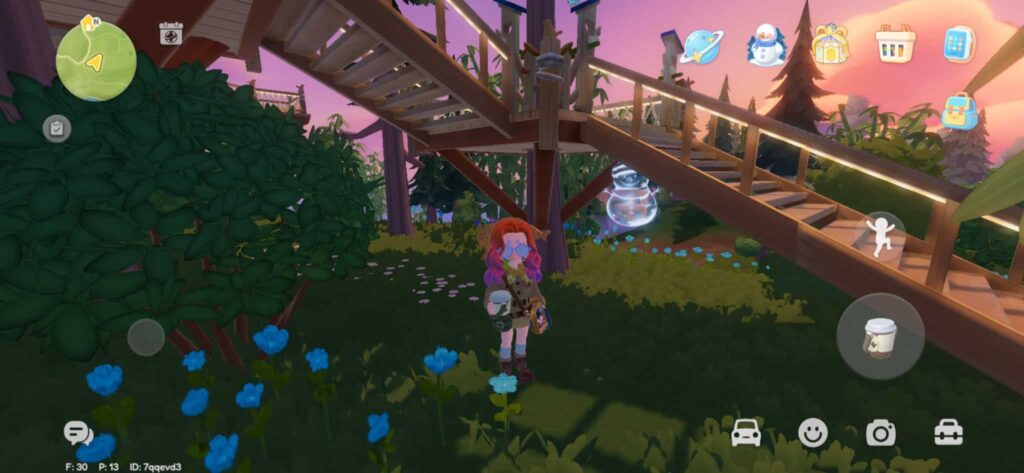Tap the virtual joystick knob
Image resolution: width=1024 pixels, height=473 pixels.
click(146, 337)
